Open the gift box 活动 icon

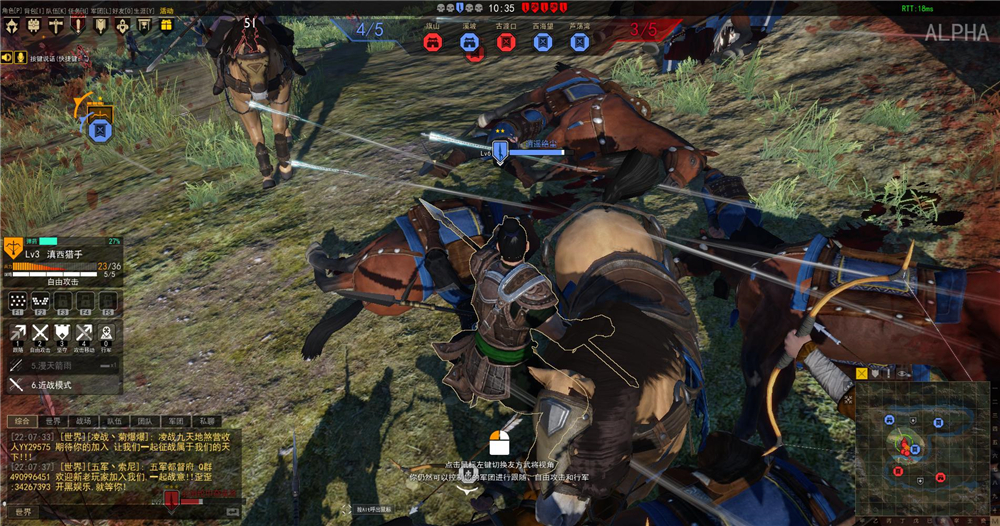[167, 24]
